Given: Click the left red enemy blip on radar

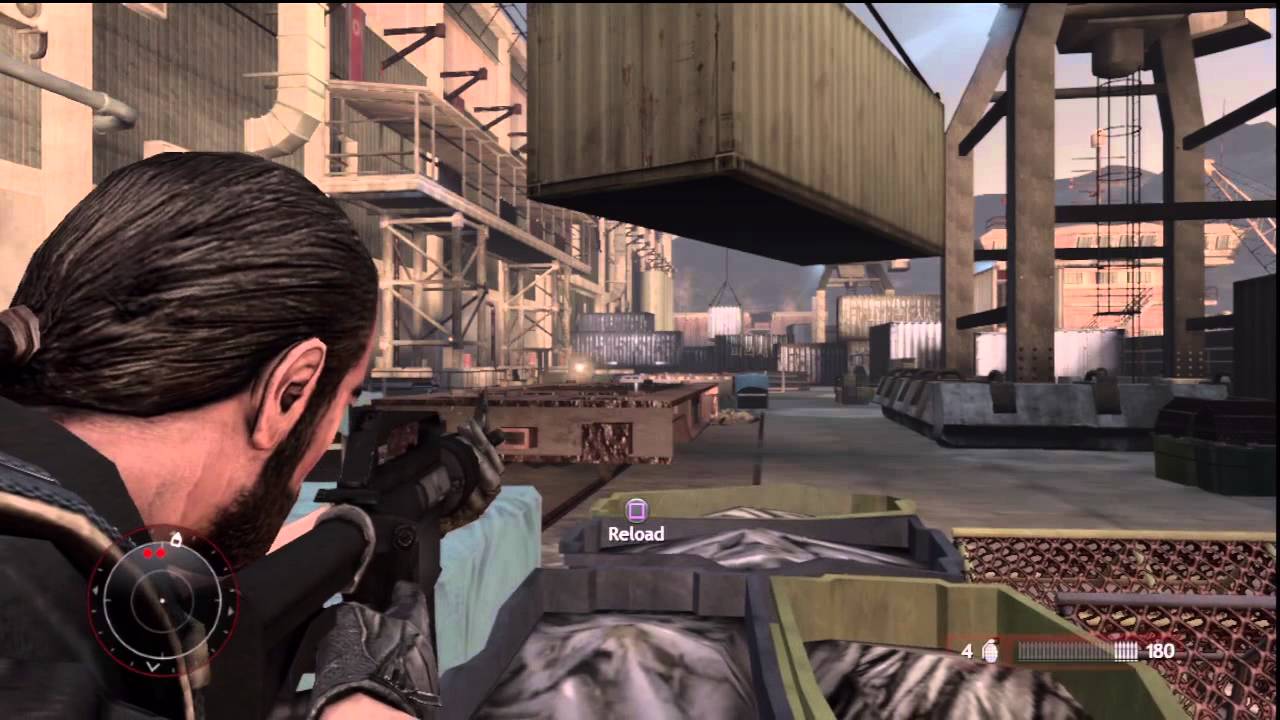Looking at the screenshot, I should point(147,553).
